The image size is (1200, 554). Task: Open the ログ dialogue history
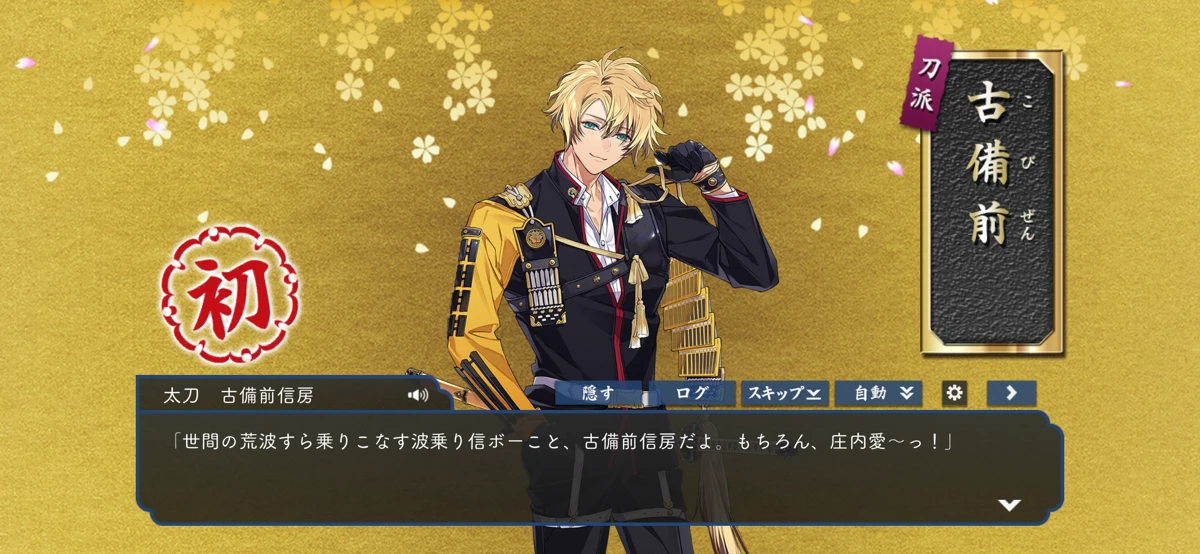pos(692,393)
